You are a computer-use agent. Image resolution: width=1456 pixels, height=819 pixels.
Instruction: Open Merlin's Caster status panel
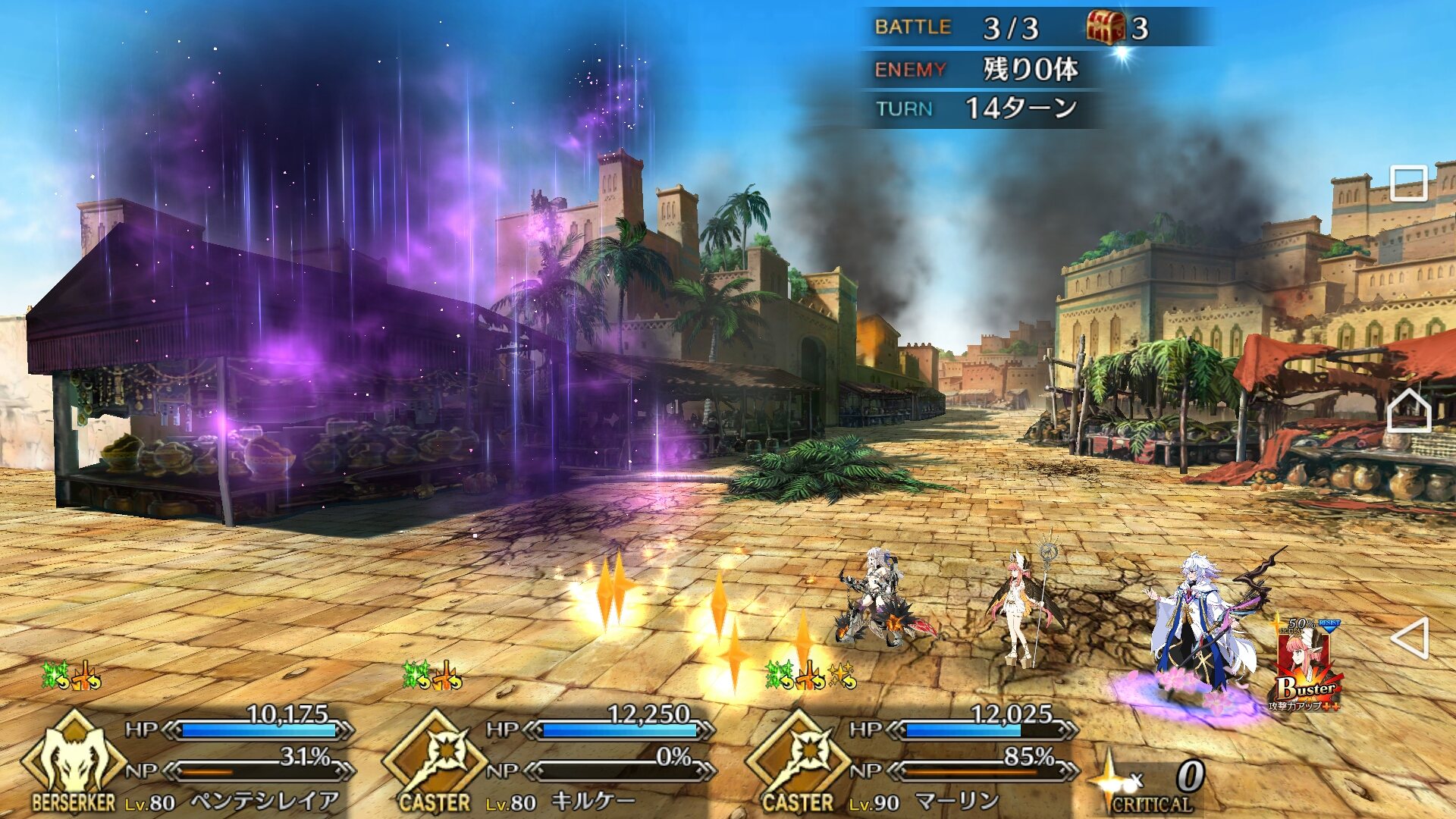[799, 762]
